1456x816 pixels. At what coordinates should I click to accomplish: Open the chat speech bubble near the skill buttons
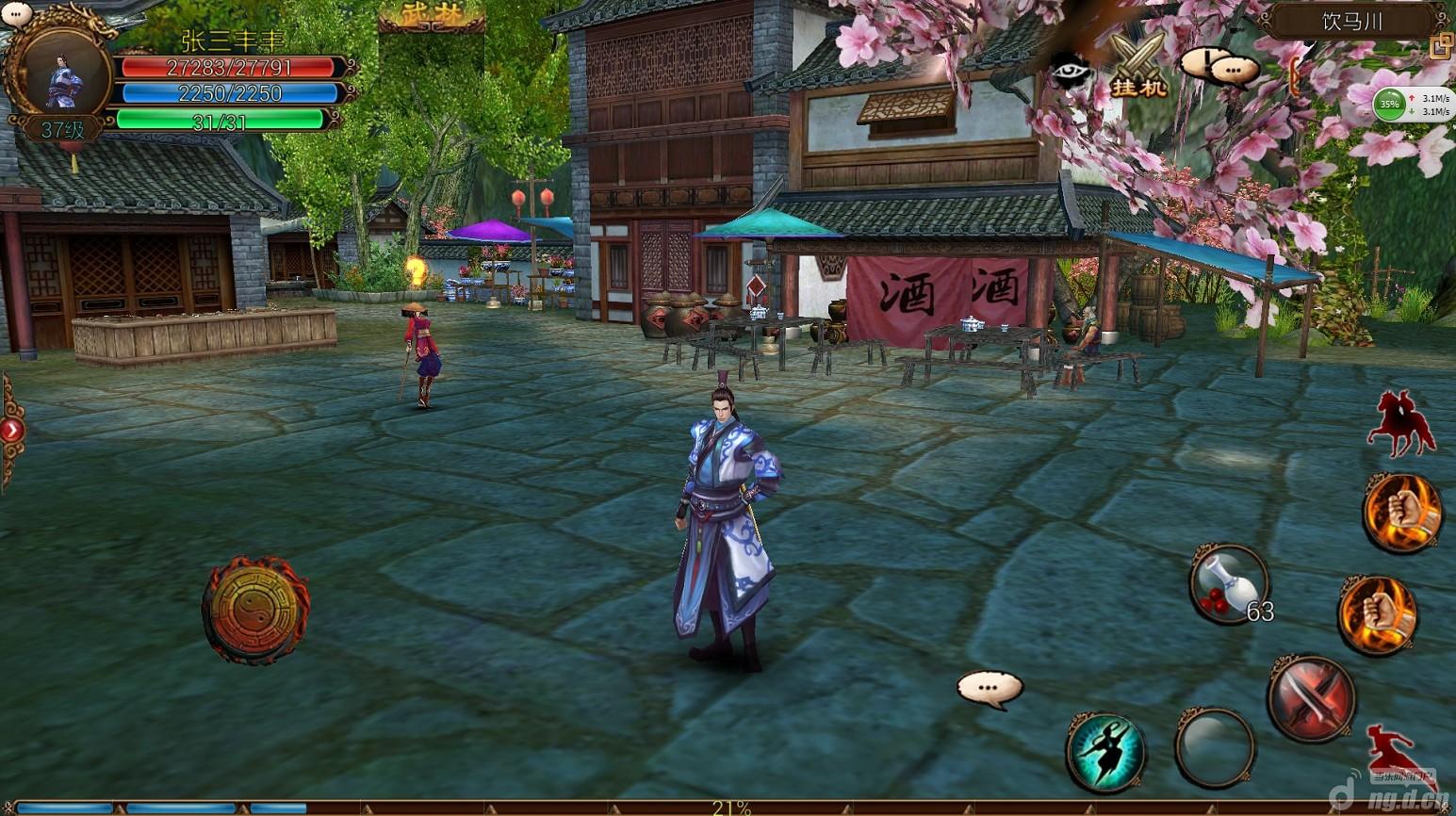989,688
